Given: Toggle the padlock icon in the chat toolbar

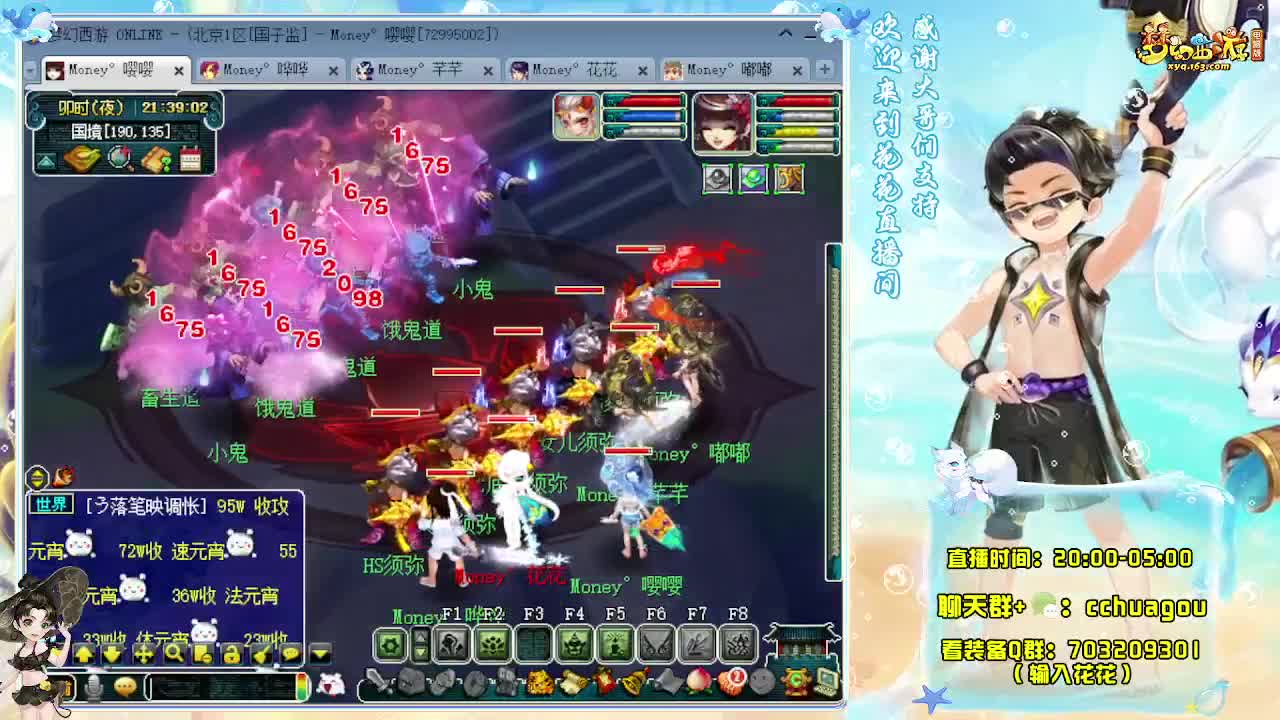Looking at the screenshot, I should tap(232, 654).
